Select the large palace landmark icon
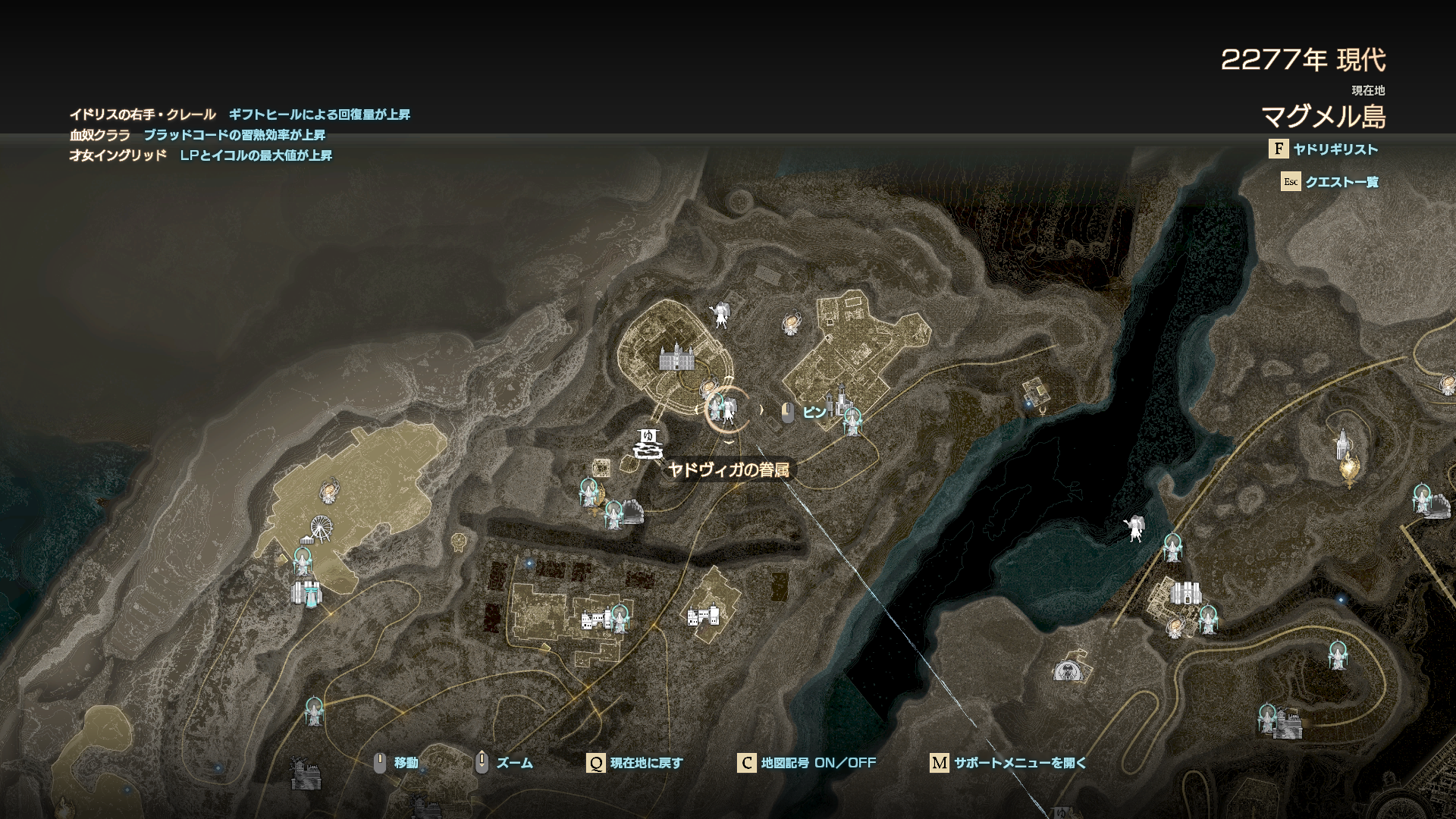This screenshot has height=819, width=1456. click(676, 356)
